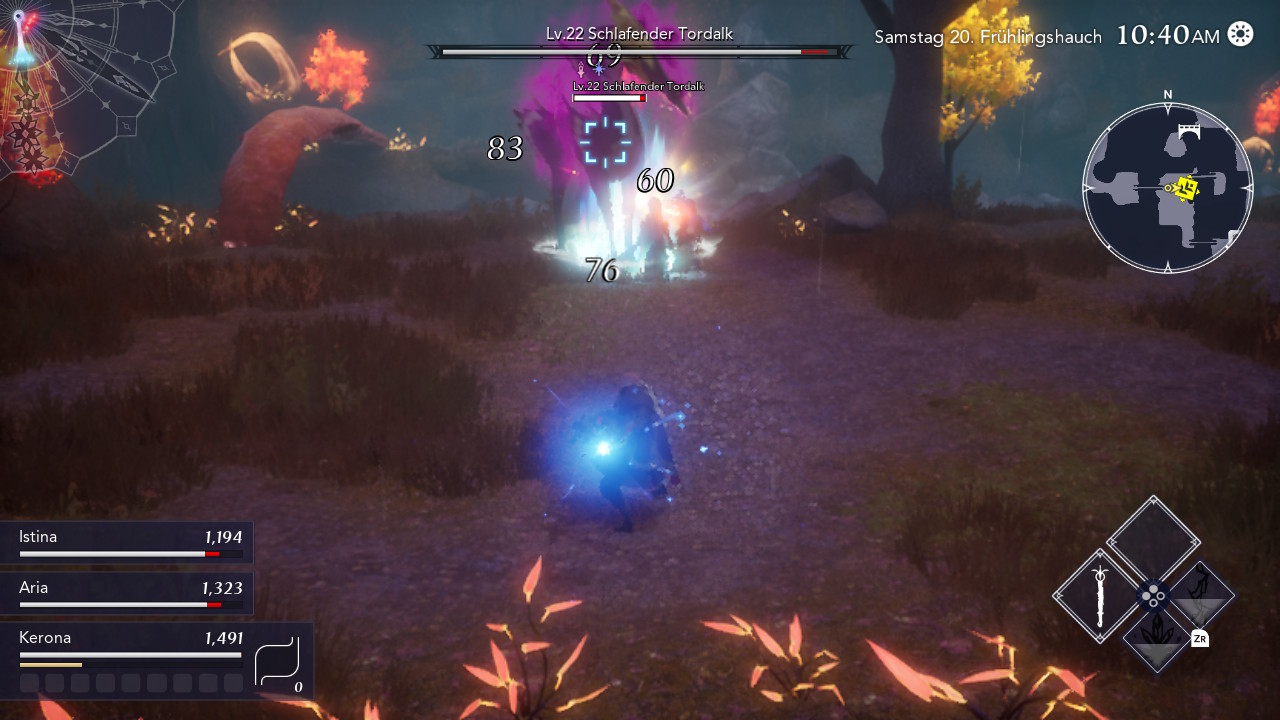Click the four-dot skill palette center
Image resolution: width=1280 pixels, height=720 pixels.
tap(1154, 596)
